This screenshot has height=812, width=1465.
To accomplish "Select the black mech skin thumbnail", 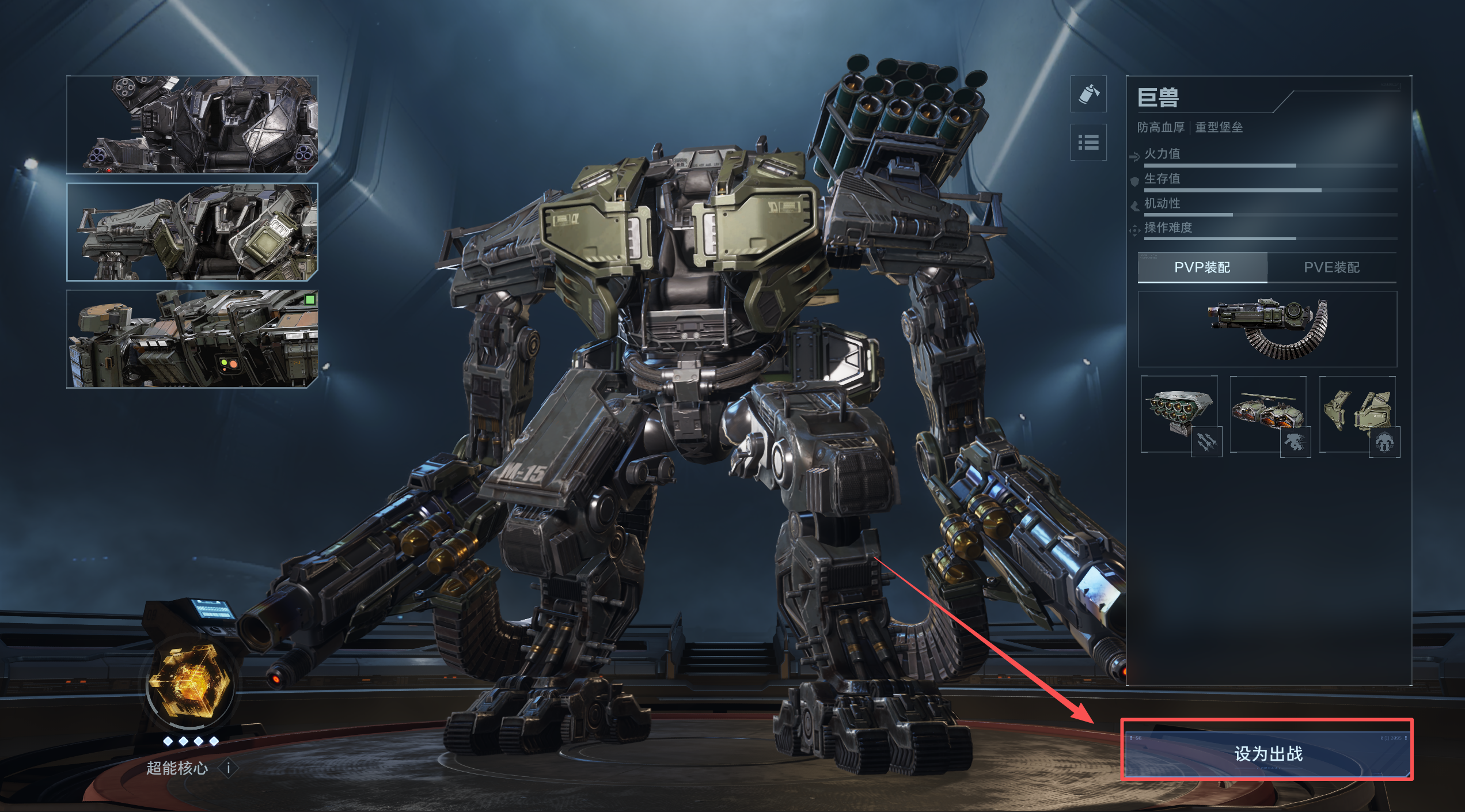I will tap(192, 124).
